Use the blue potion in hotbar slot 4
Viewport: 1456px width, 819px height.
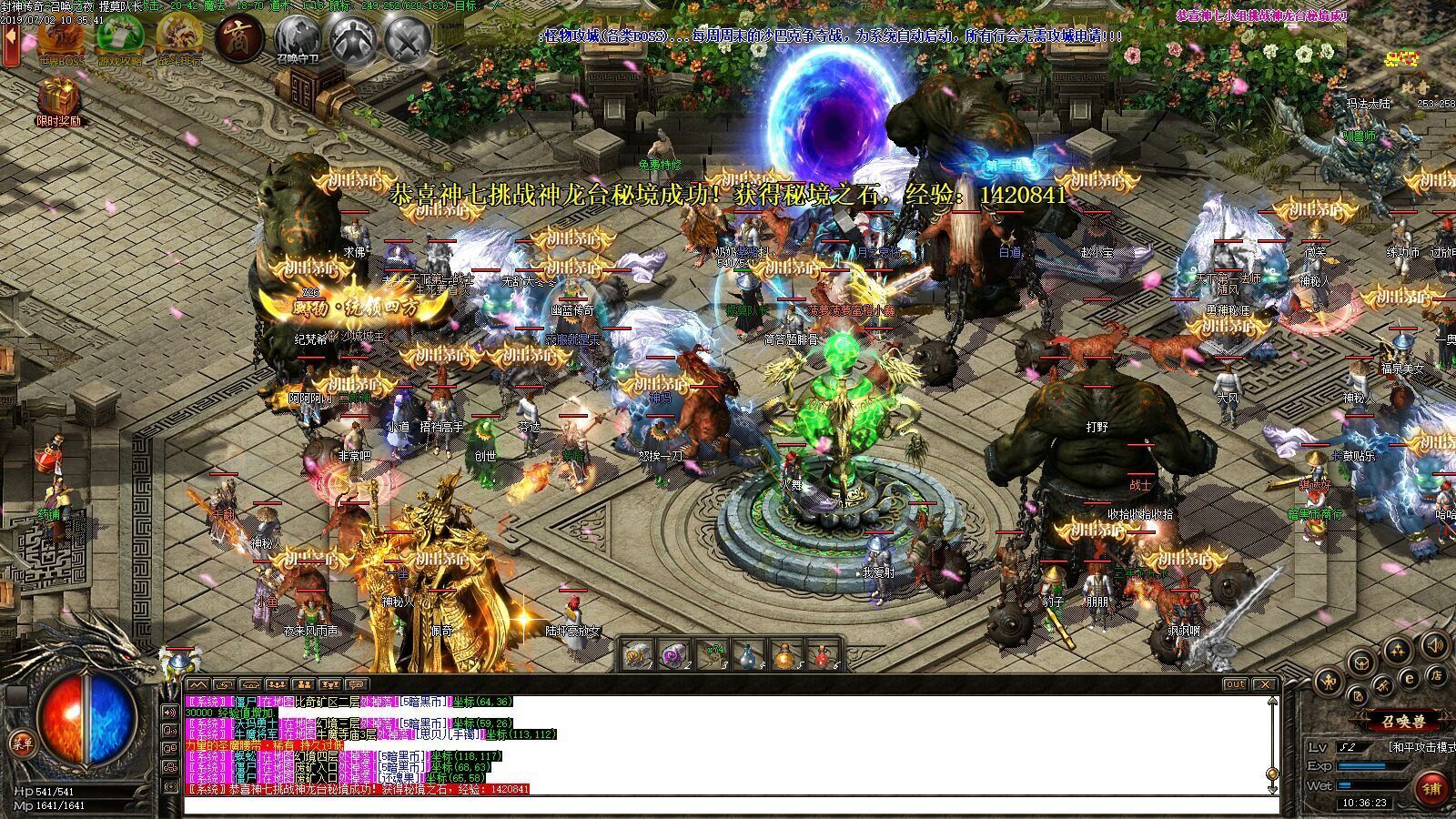coord(746,655)
